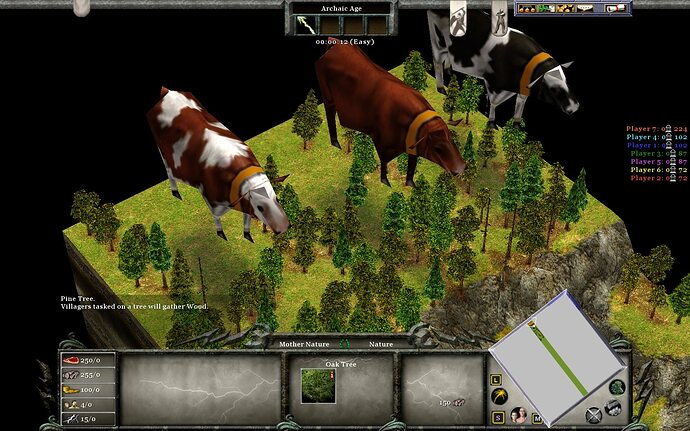Select the green tree minimap filter

pyautogui.click(x=618, y=388)
